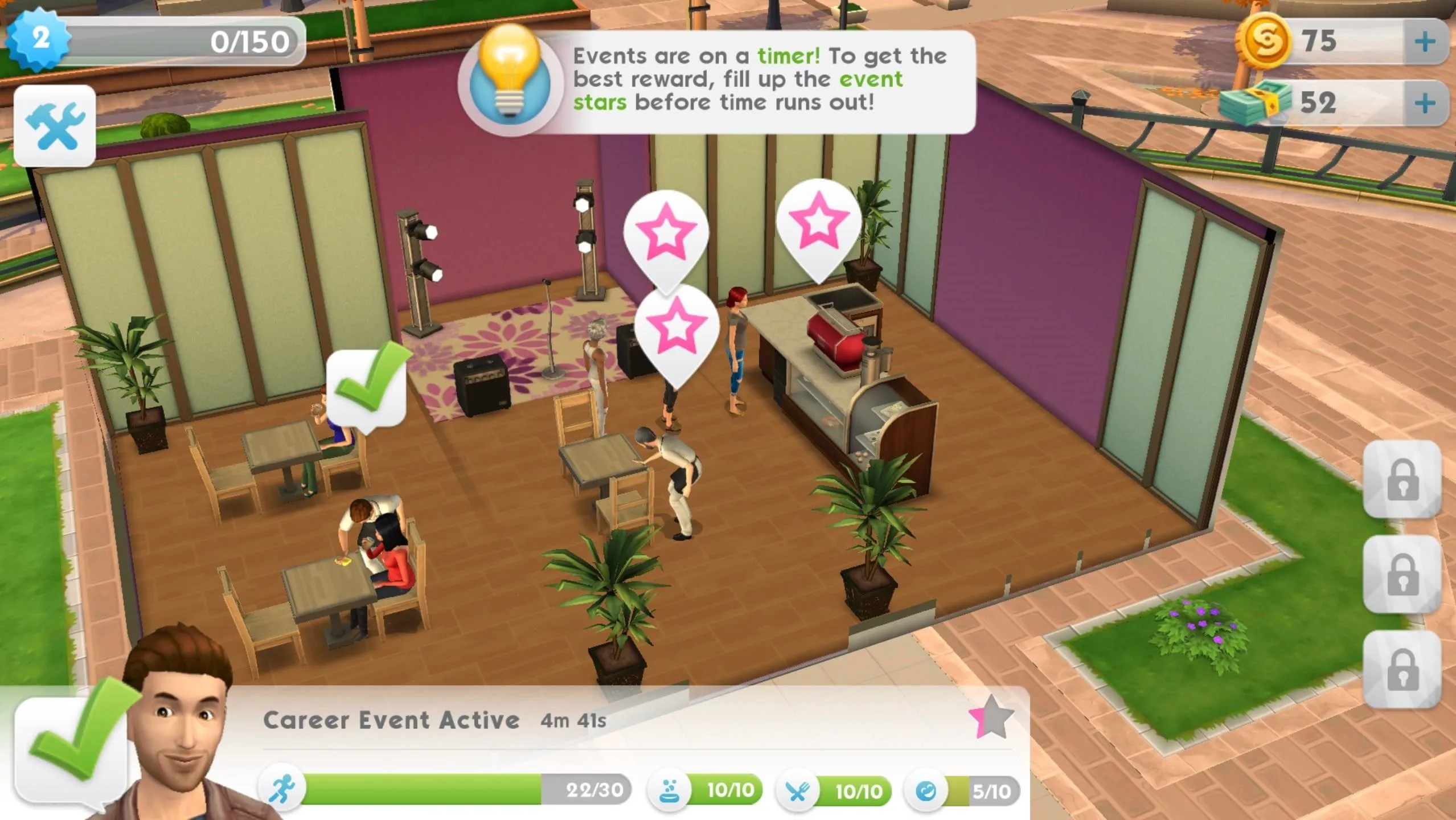This screenshot has height=820, width=1456.
Task: Buy more SimCash with the plus button
Action: click(x=1425, y=103)
